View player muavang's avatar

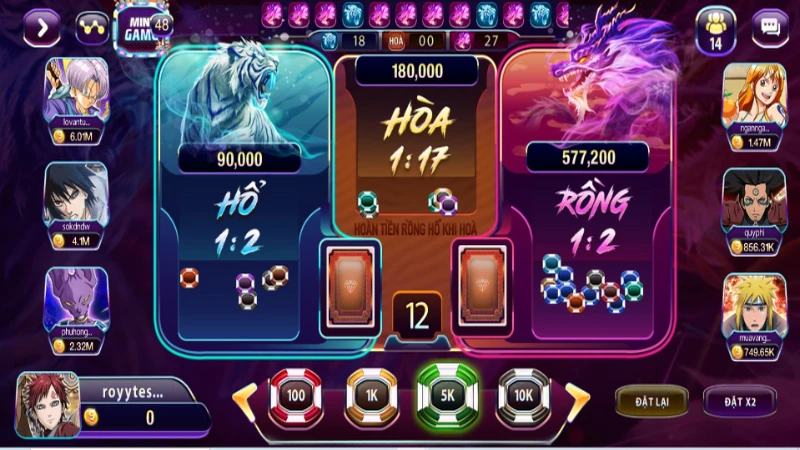(754, 304)
